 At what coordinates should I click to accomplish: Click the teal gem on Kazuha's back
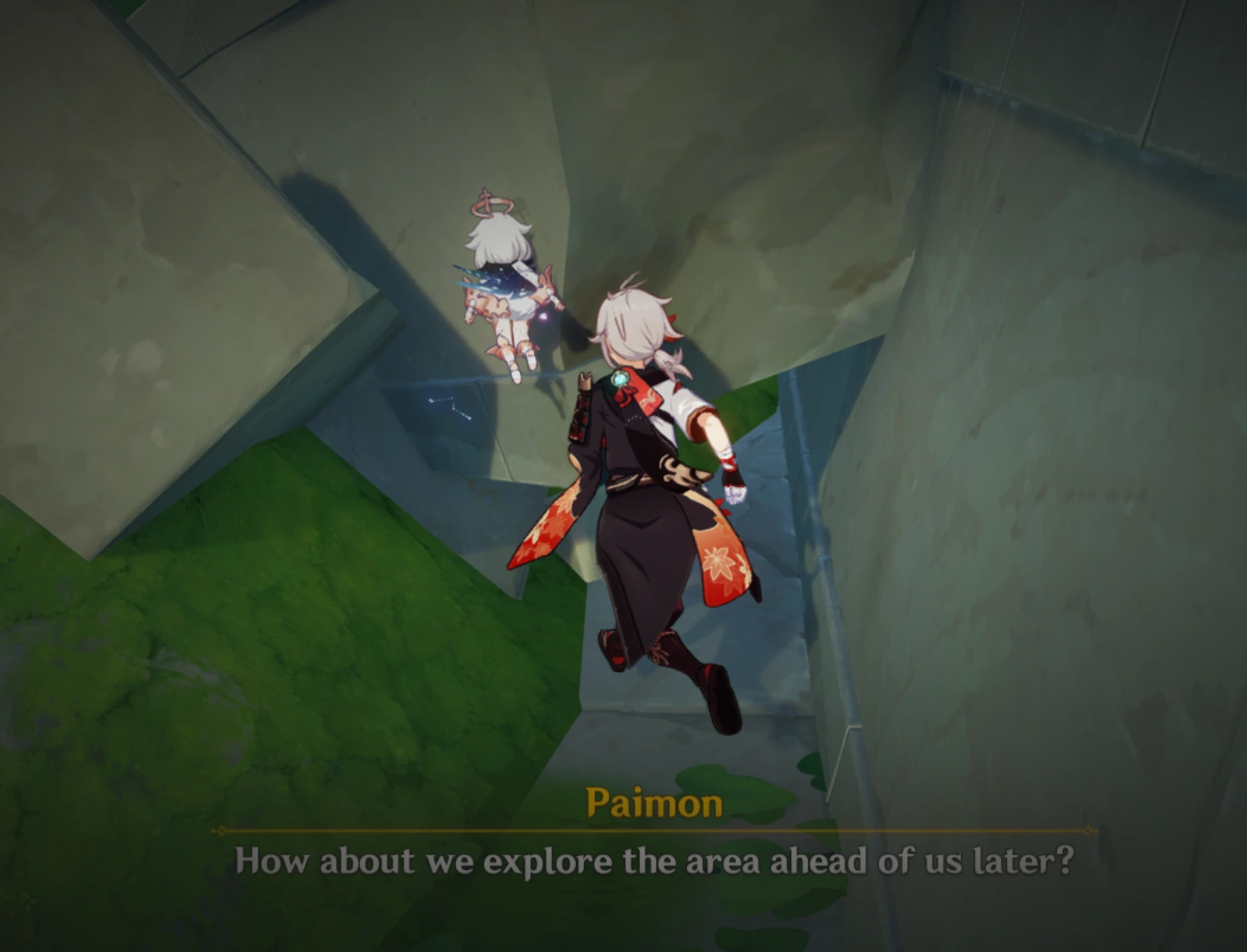[620, 379]
